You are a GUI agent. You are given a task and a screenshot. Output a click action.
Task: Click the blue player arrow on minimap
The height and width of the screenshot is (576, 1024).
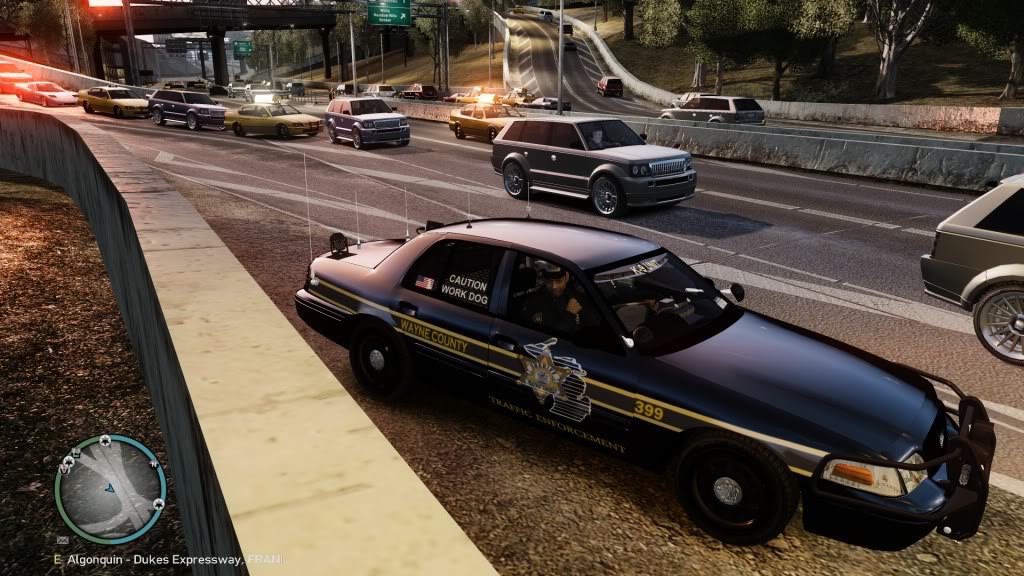click(110, 489)
